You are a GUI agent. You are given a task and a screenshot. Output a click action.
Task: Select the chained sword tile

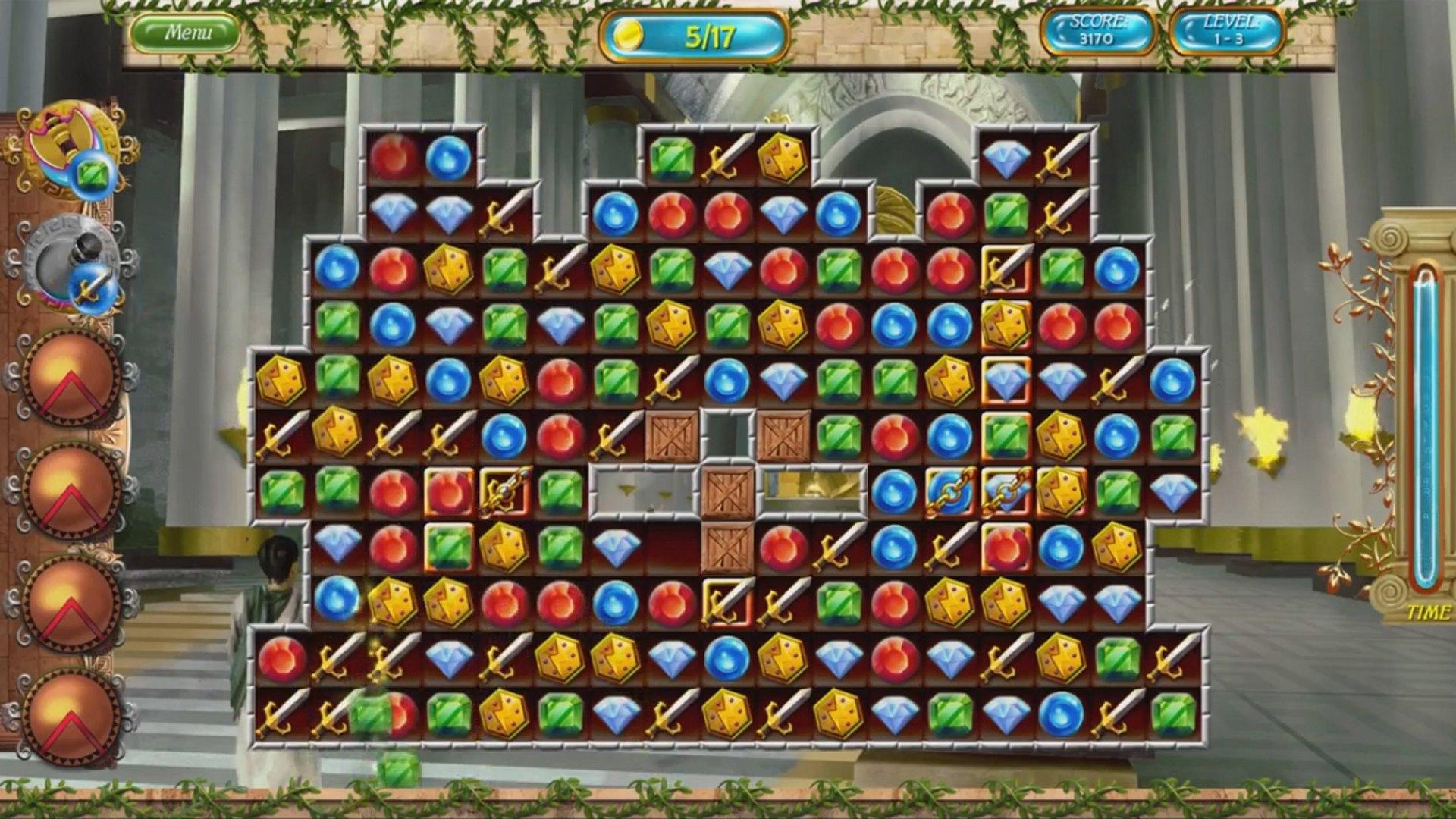pos(505,491)
